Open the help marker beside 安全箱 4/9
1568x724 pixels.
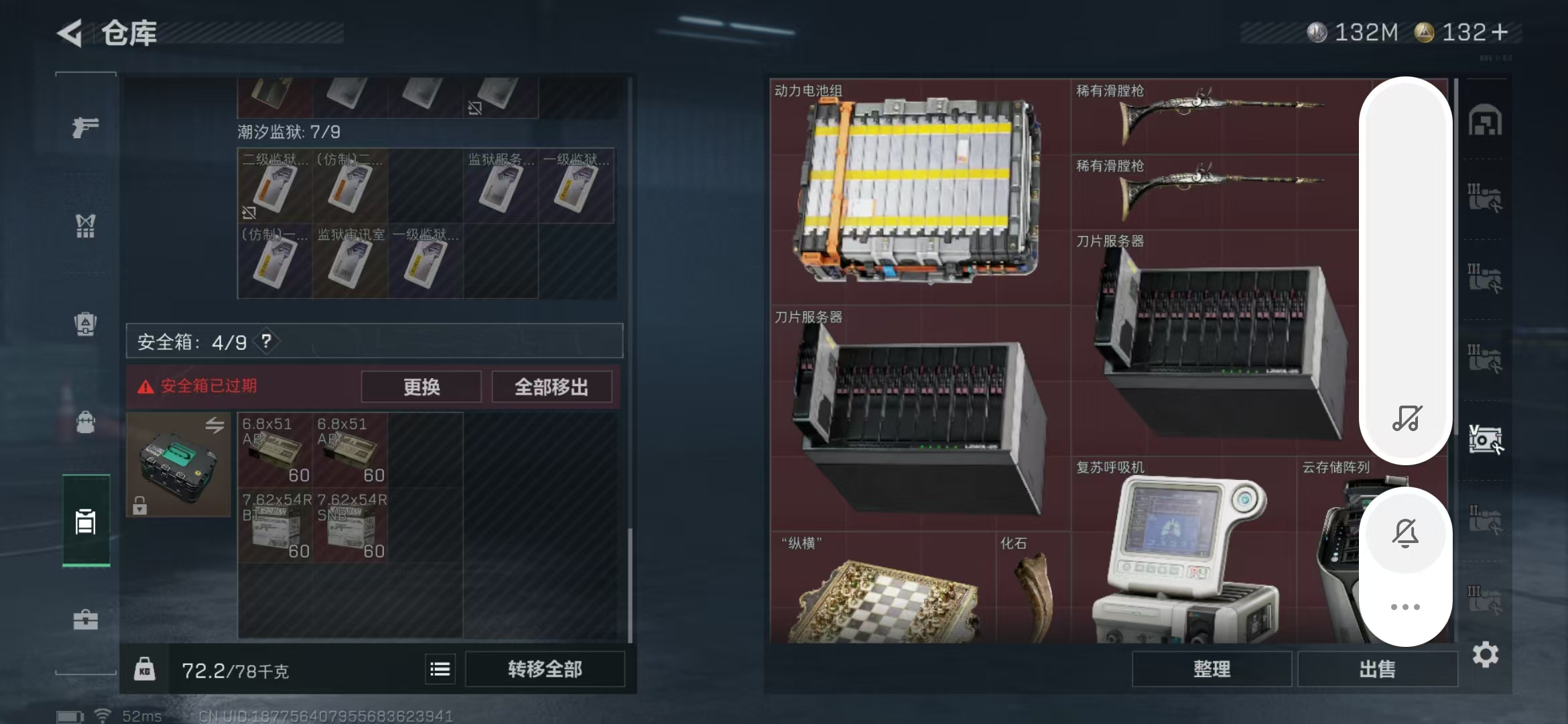click(x=267, y=341)
